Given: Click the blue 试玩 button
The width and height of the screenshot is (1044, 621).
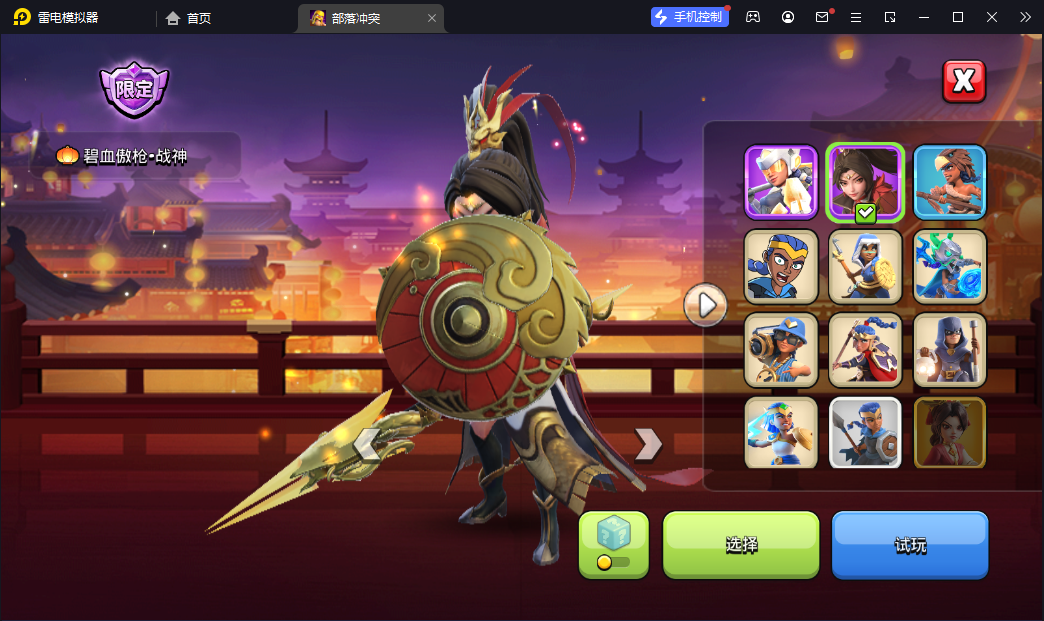Looking at the screenshot, I should coord(910,544).
